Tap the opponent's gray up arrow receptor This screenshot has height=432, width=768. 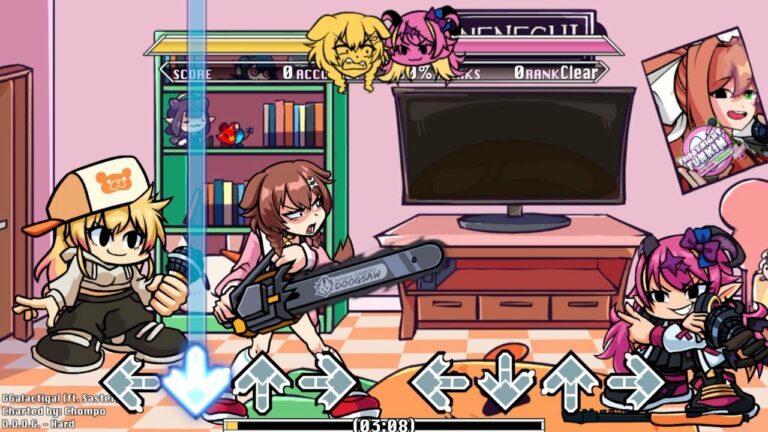261,381
